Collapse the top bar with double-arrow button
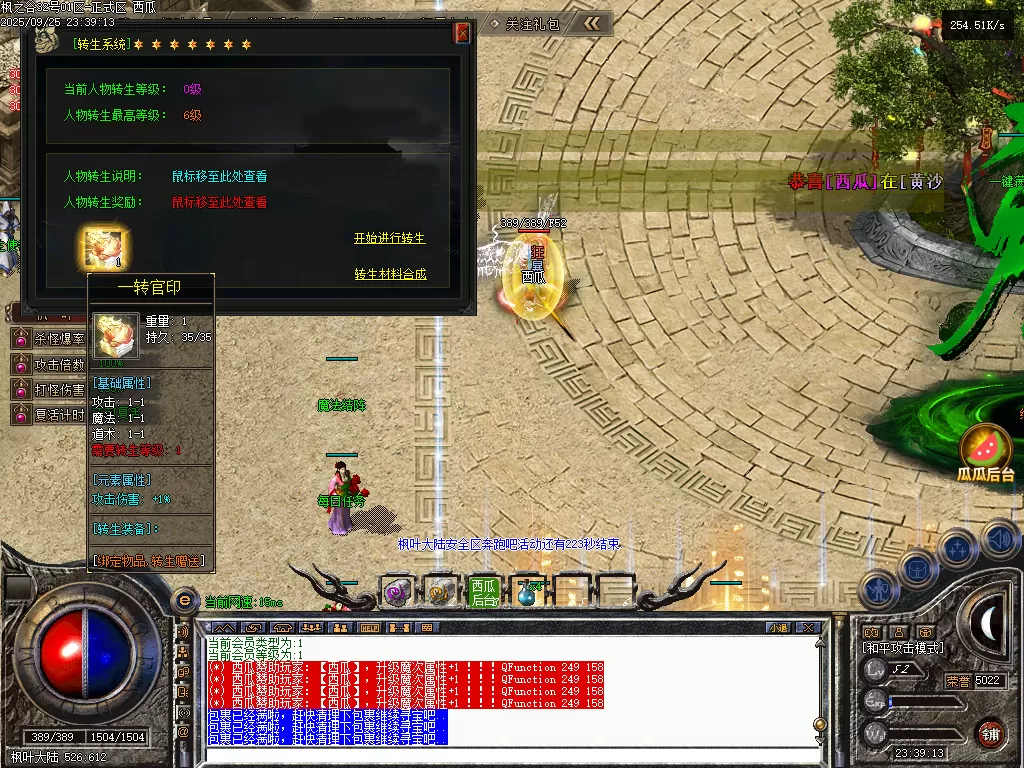 592,23
